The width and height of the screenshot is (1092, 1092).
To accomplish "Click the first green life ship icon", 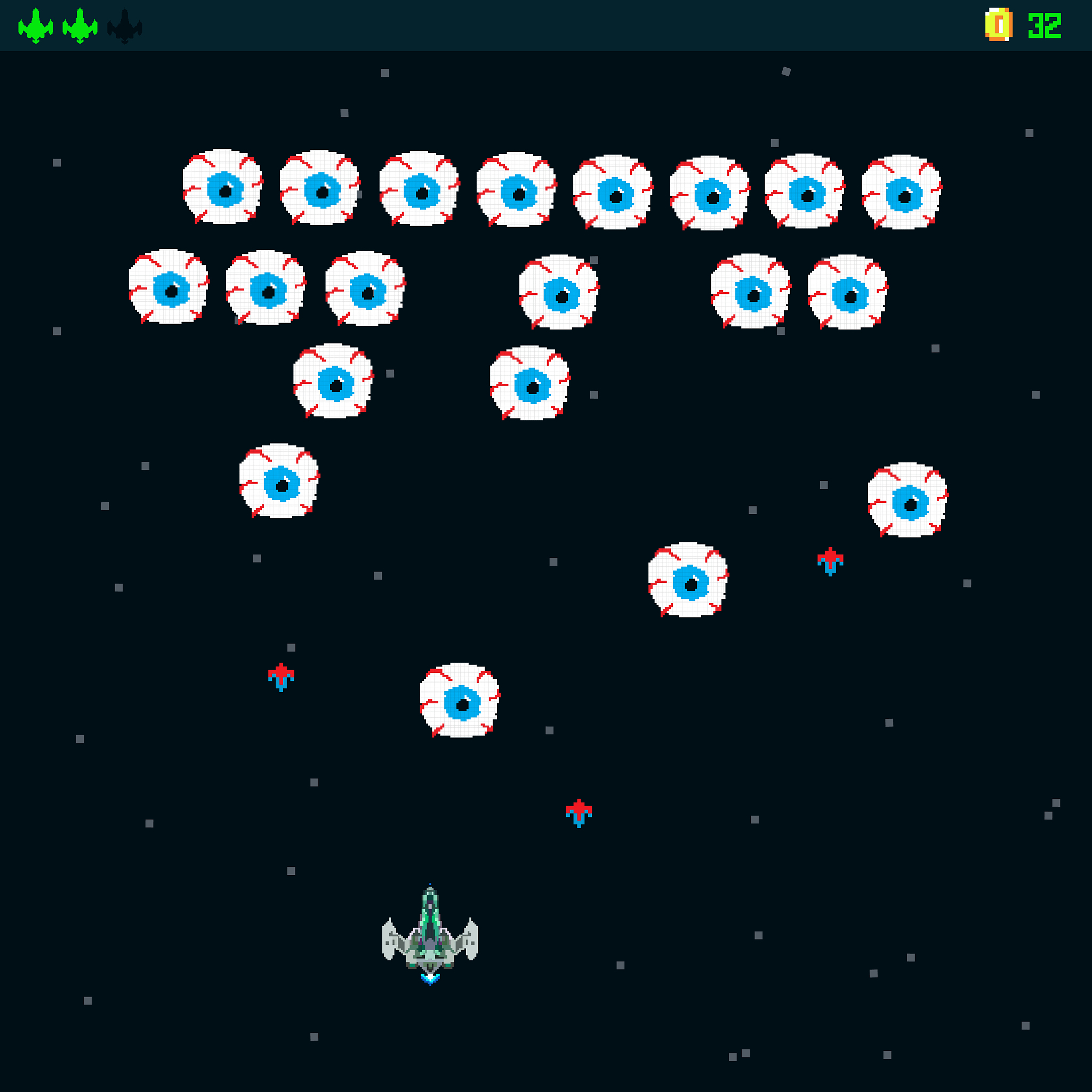I will (x=35, y=26).
